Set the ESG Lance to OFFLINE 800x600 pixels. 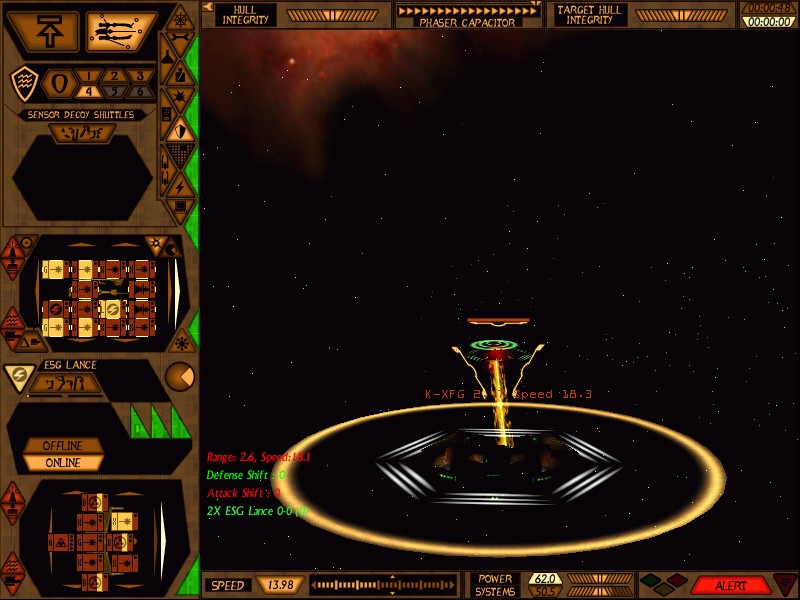(63, 445)
